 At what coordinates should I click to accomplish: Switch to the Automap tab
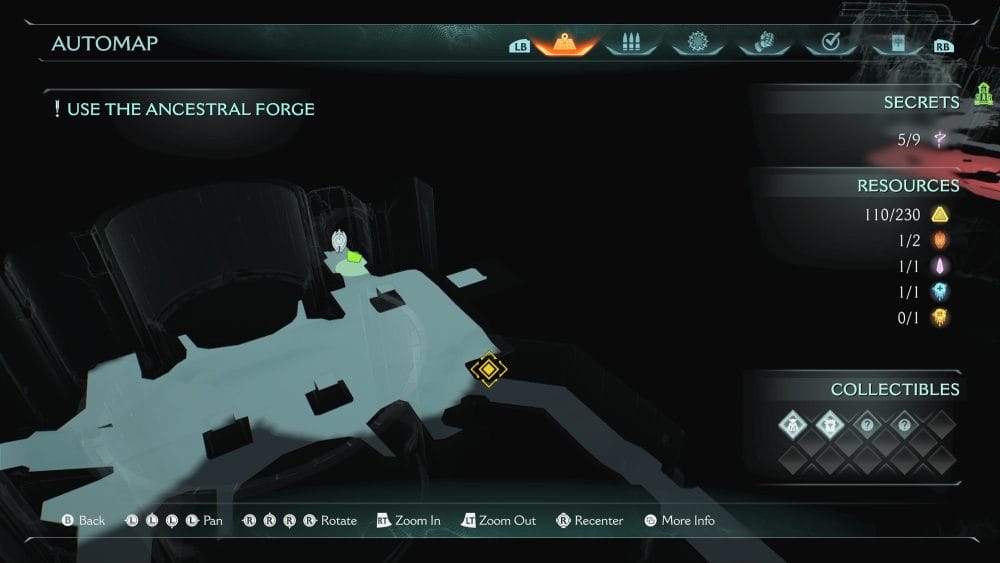[566, 43]
